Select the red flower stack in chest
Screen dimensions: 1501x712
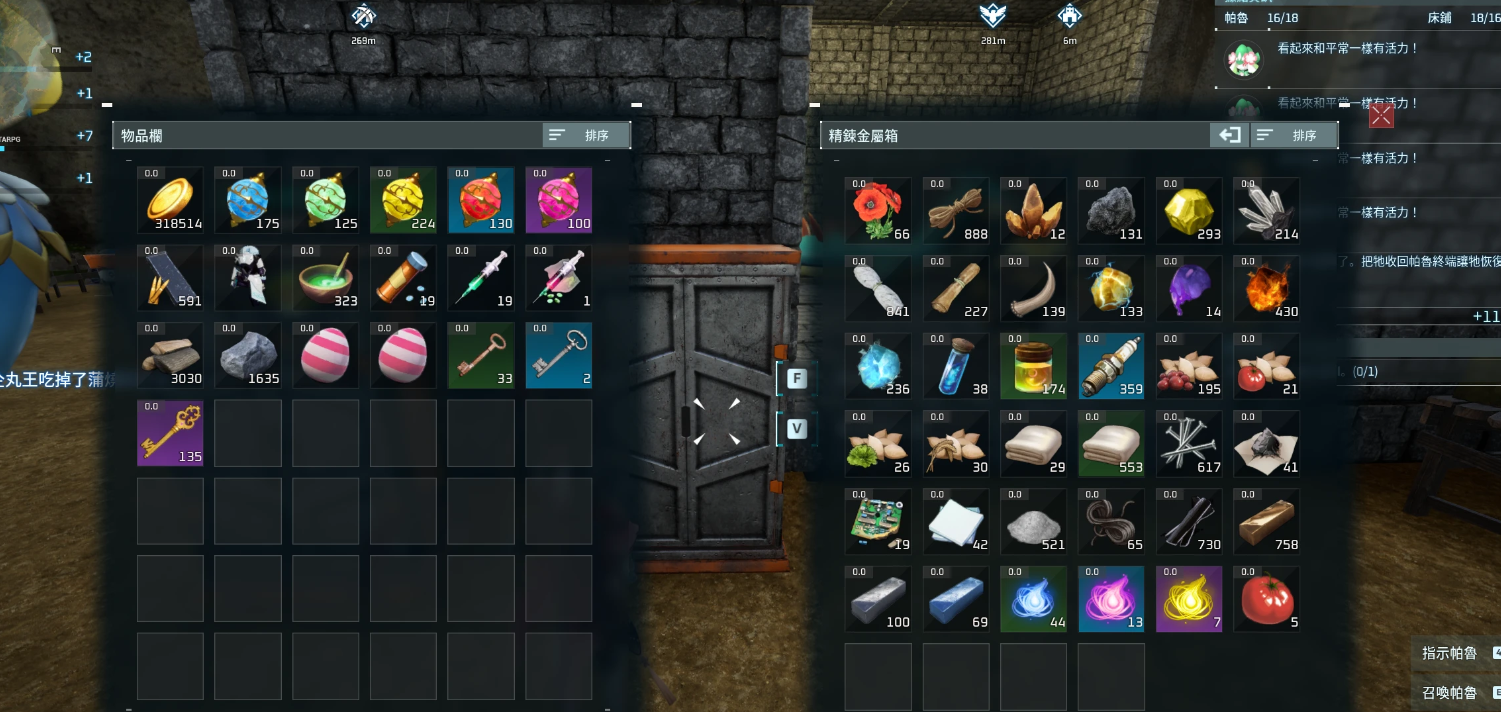pos(878,211)
